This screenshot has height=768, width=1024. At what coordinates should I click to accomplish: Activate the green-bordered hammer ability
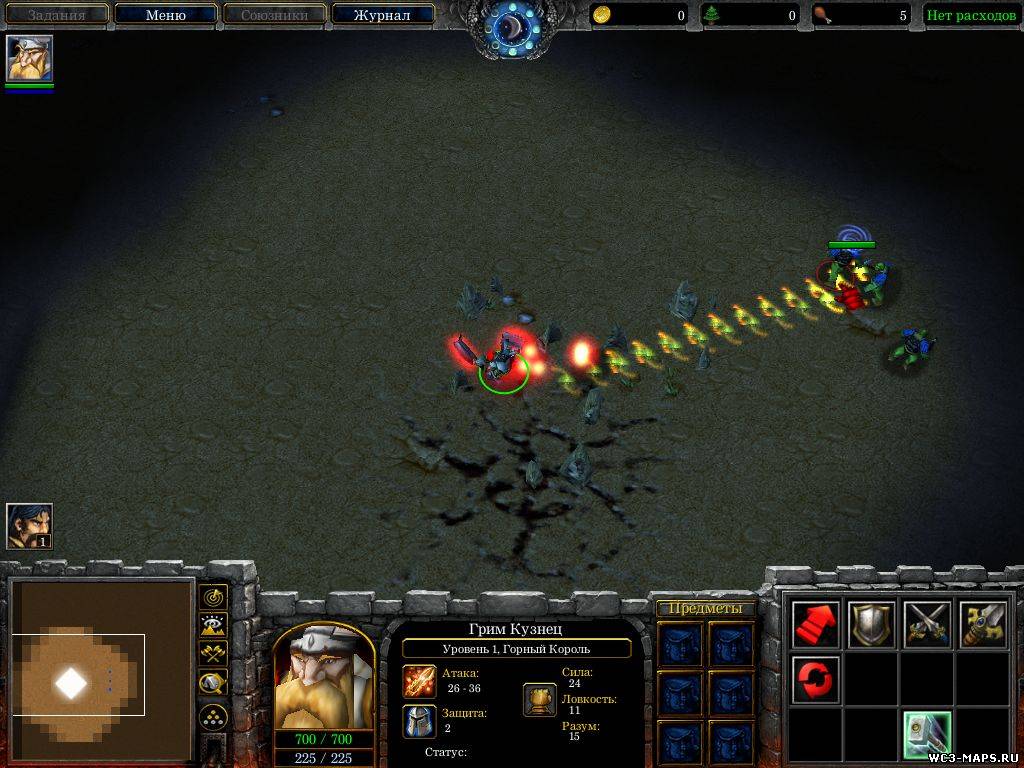(926, 735)
